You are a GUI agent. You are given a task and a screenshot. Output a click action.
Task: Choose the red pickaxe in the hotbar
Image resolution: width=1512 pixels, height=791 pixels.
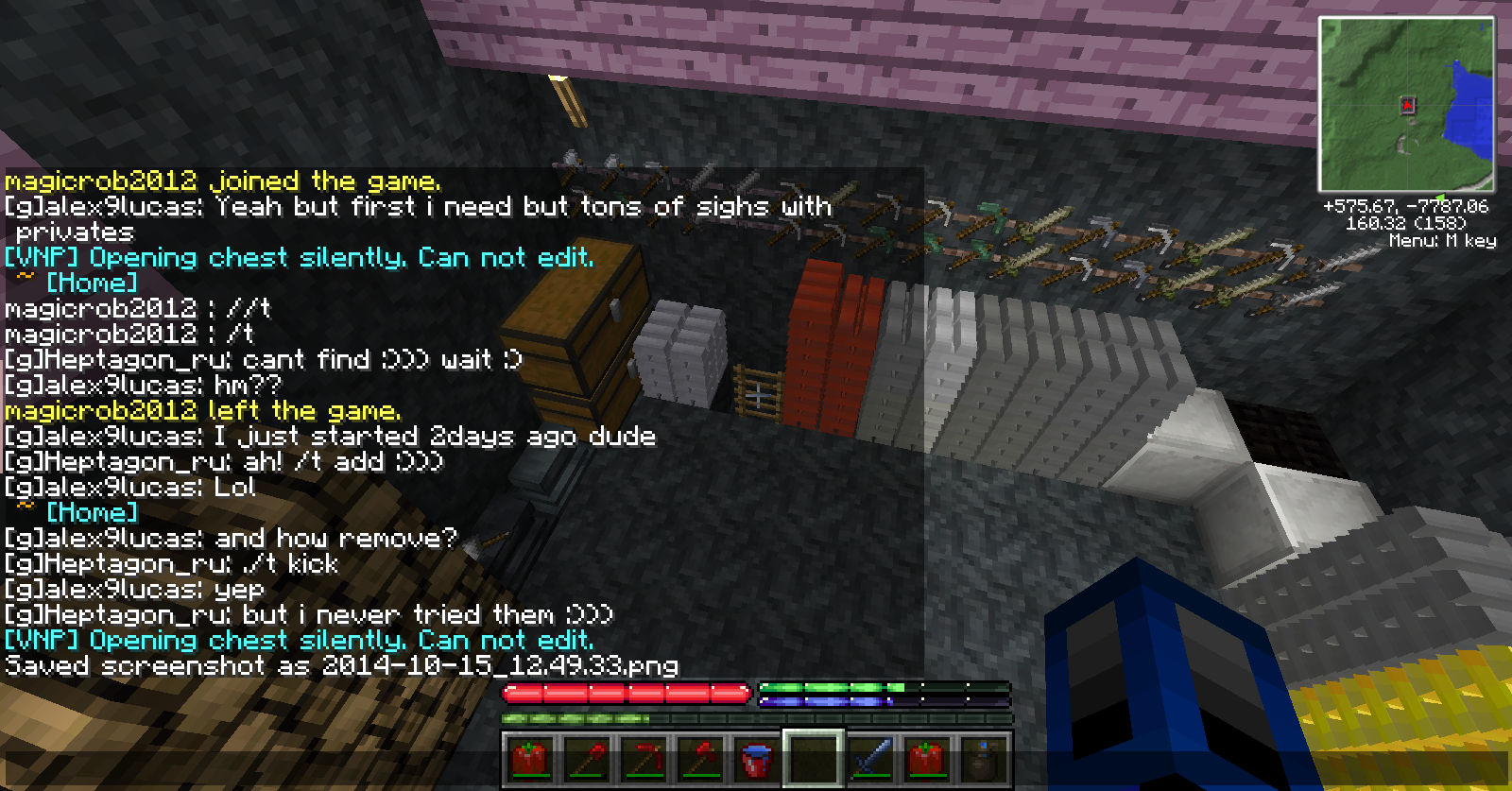[644, 758]
